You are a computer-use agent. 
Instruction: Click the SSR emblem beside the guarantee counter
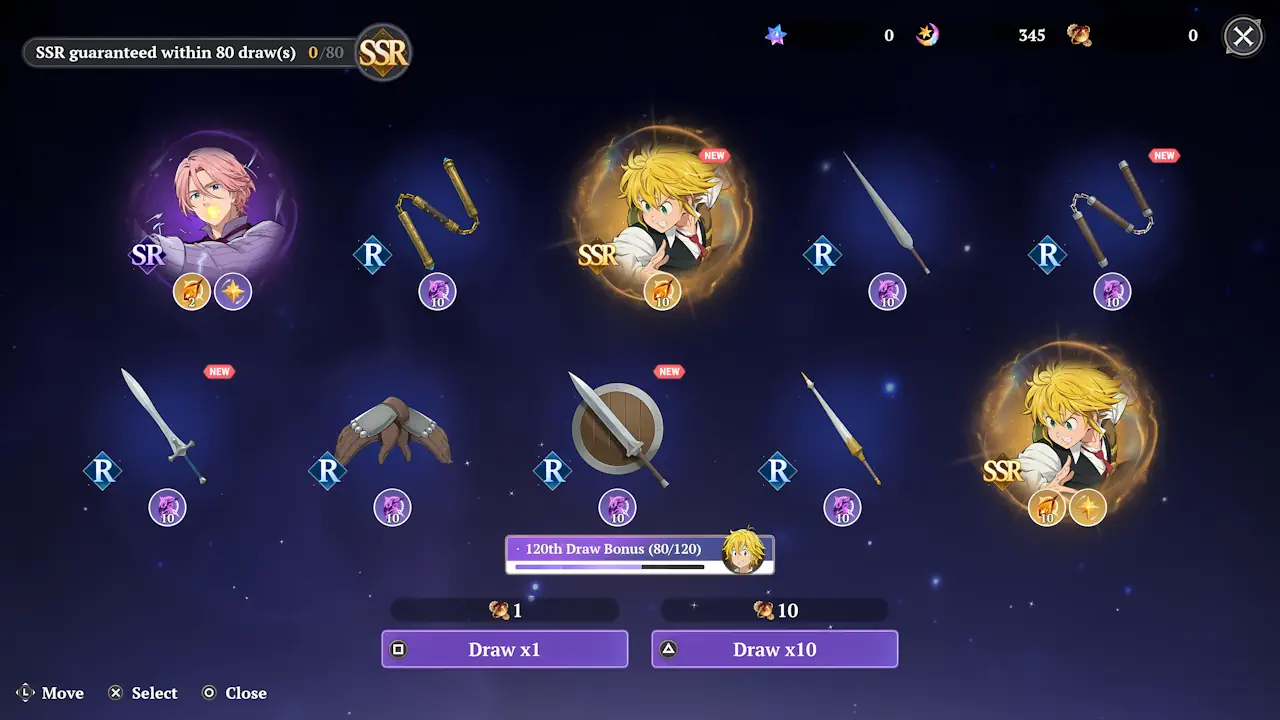pos(385,52)
